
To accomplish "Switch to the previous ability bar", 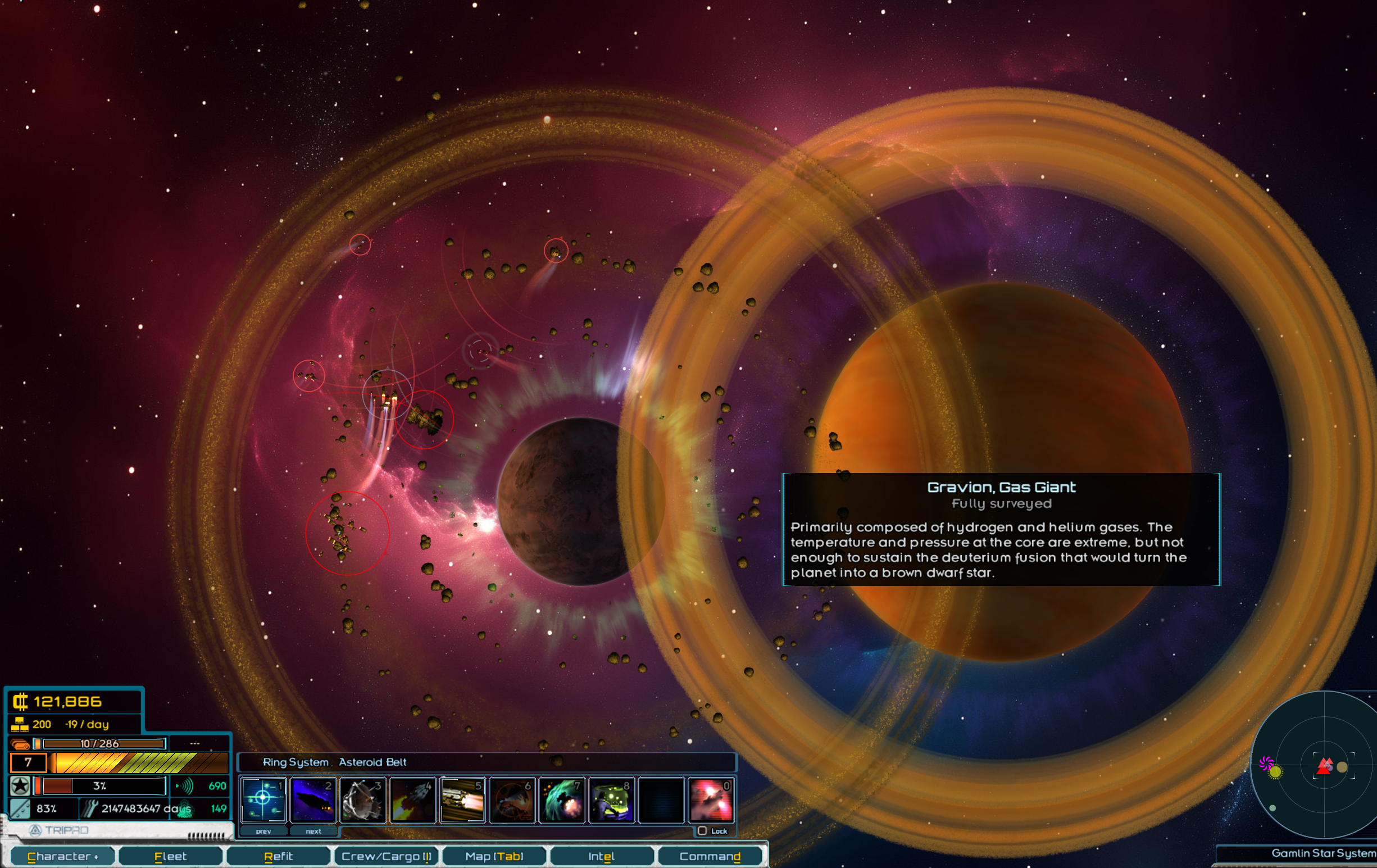I will 263,831.
